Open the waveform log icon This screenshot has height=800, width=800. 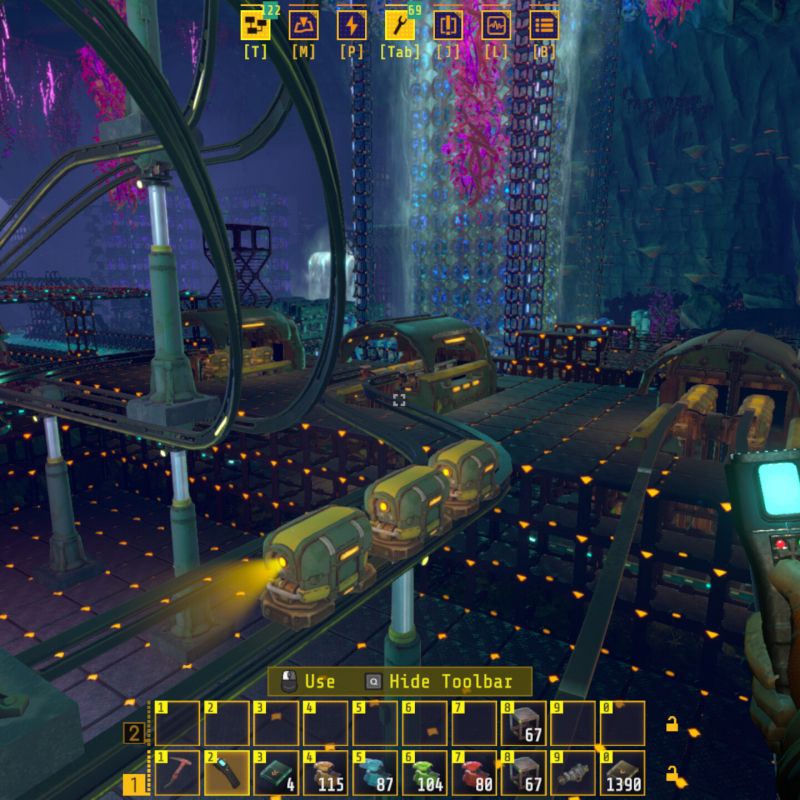tap(496, 25)
